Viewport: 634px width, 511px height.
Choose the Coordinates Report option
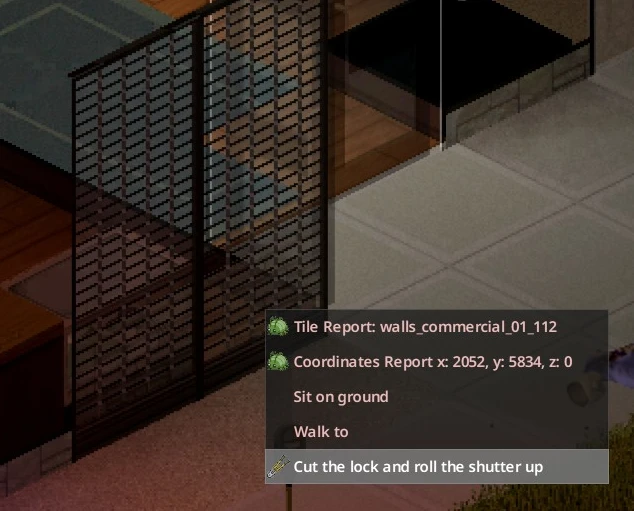coord(432,362)
